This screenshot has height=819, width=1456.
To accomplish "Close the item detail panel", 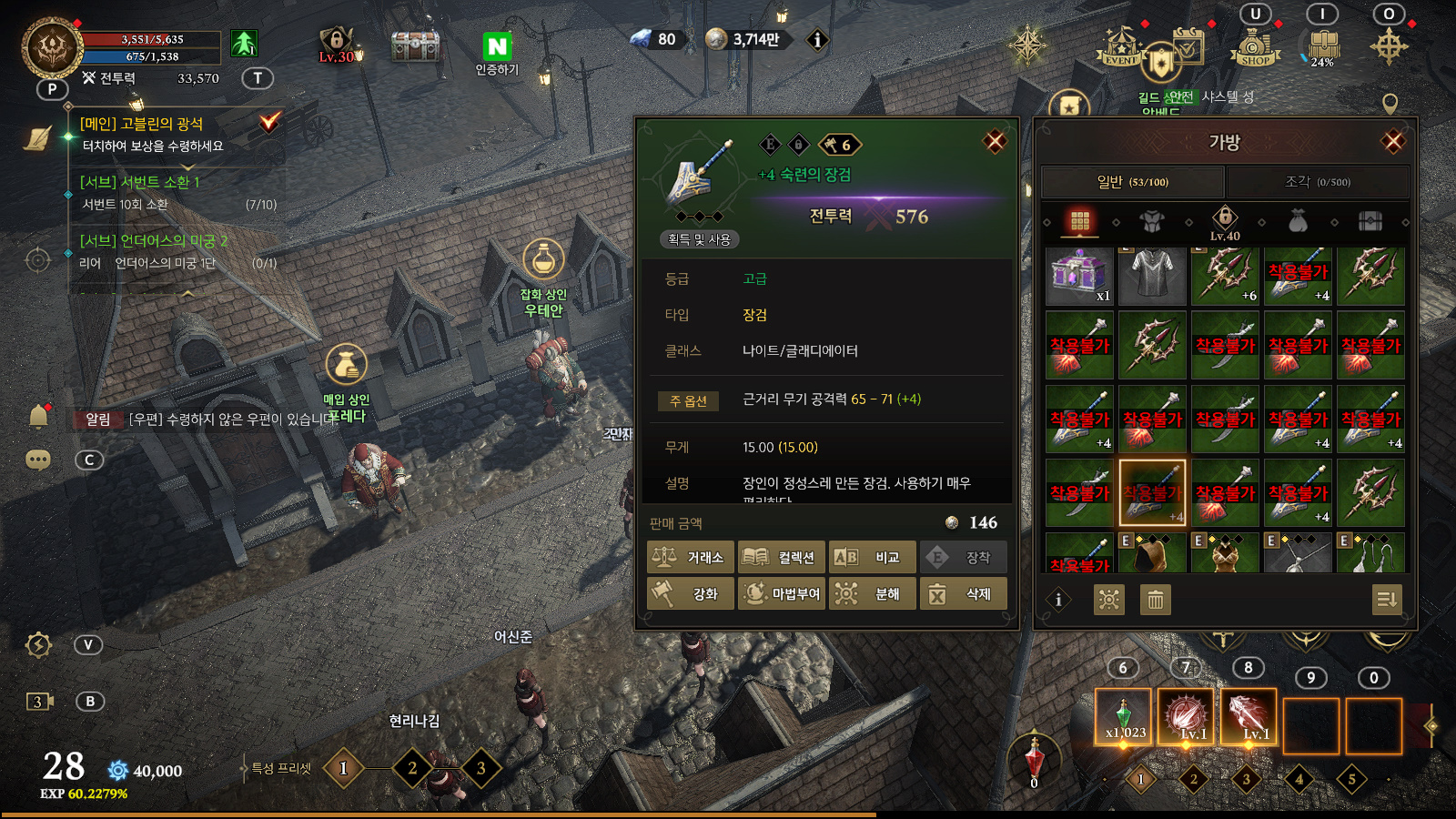I will (995, 142).
